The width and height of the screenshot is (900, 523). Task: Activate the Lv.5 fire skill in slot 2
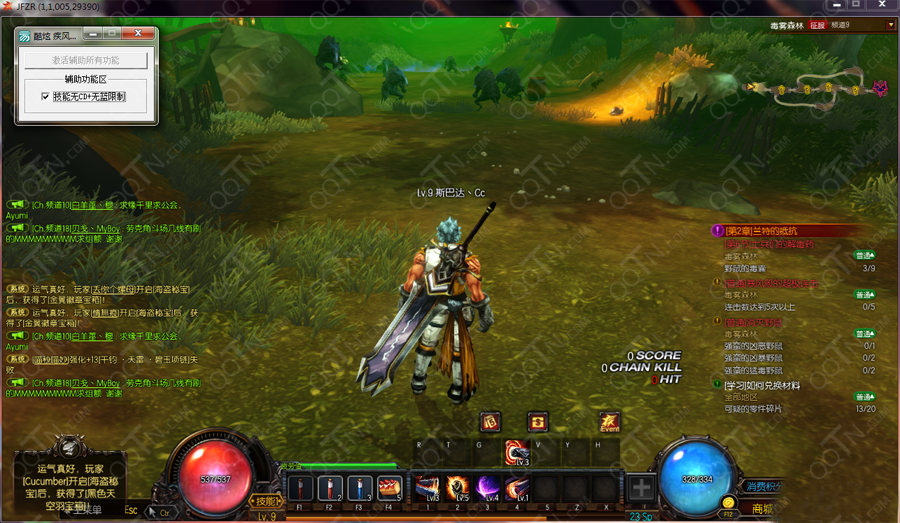458,487
